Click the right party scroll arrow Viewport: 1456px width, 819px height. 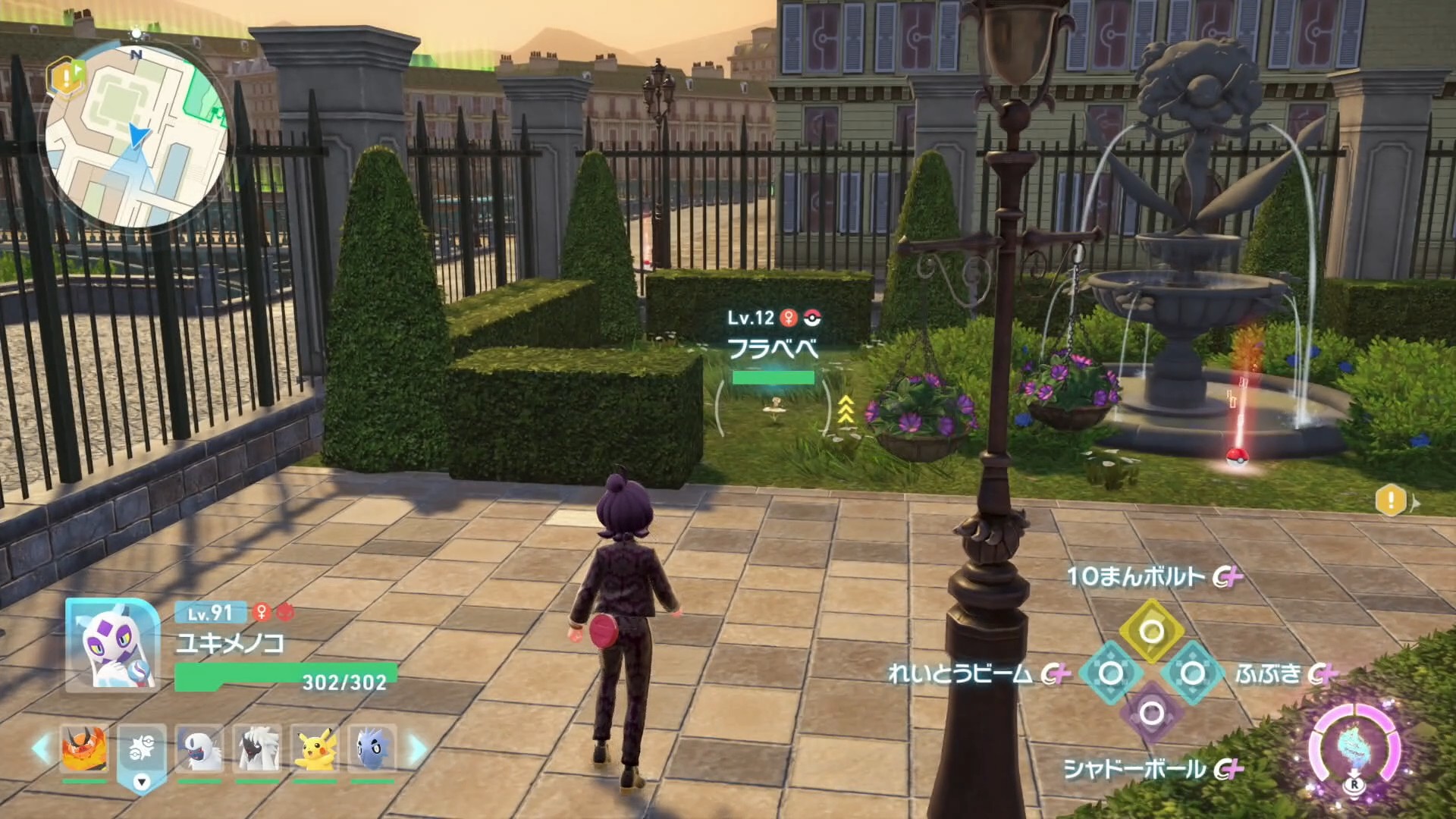click(x=416, y=749)
